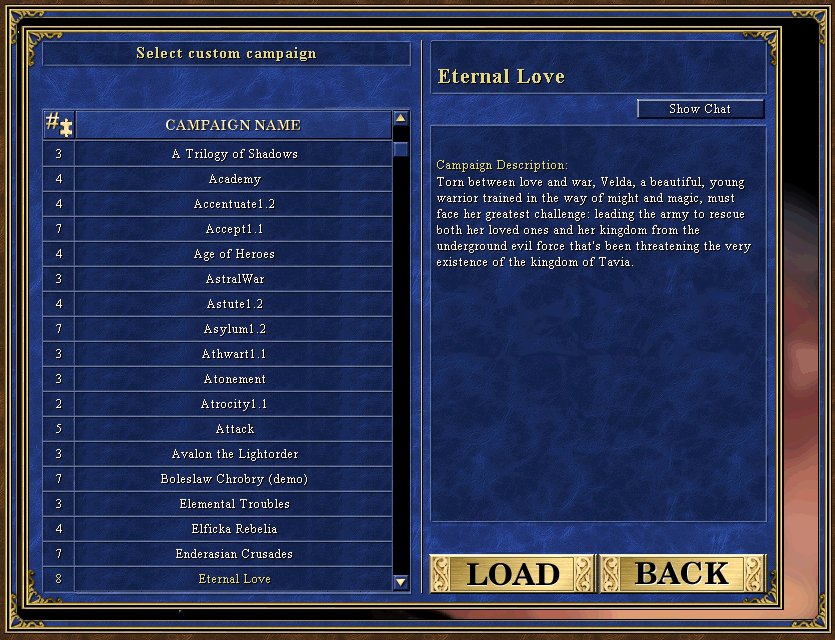Viewport: 835px width, 640px height.
Task: Select the Elemental Troubles campaign
Action: click(x=234, y=504)
